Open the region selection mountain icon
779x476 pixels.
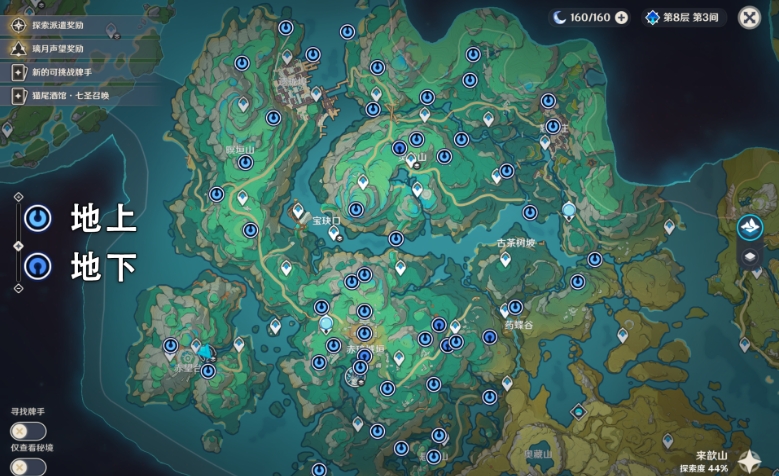[x=749, y=227]
